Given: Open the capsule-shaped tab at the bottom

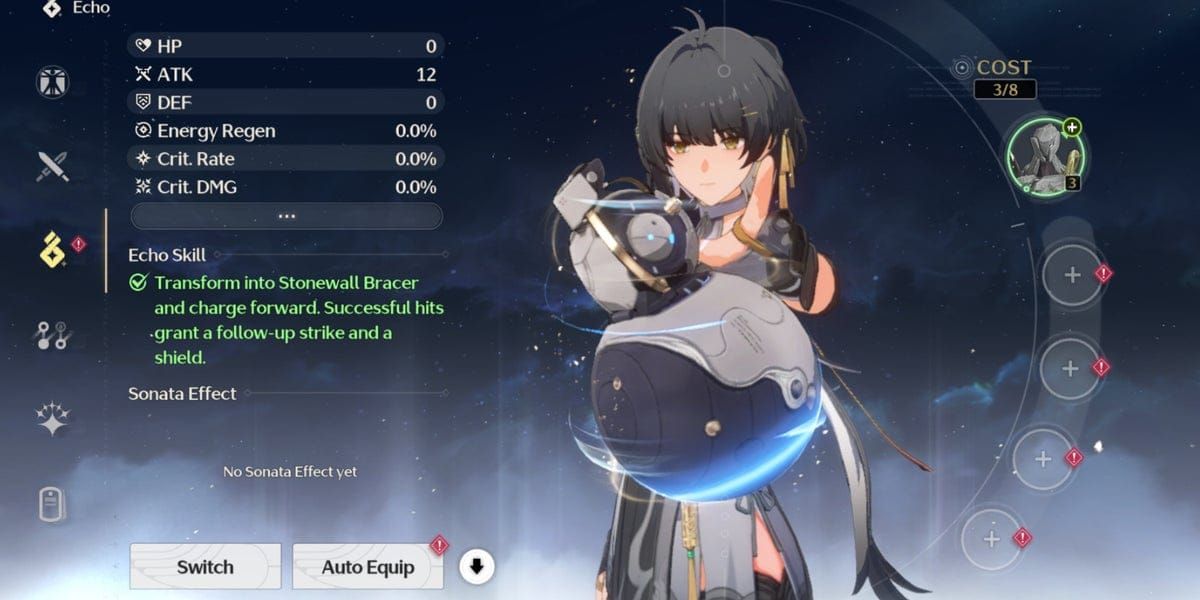Looking at the screenshot, I should [52, 504].
